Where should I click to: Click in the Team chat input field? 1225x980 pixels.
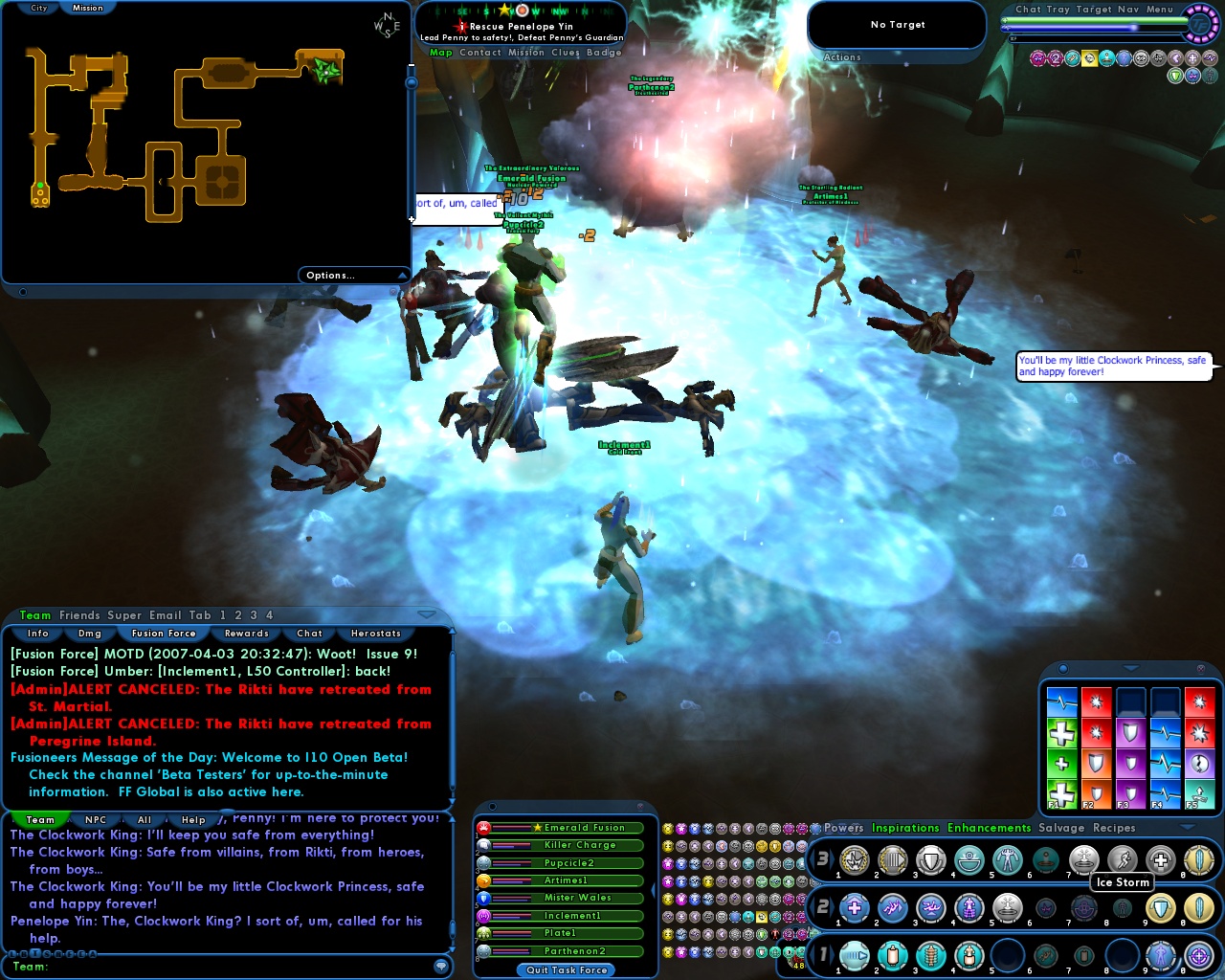point(230,969)
